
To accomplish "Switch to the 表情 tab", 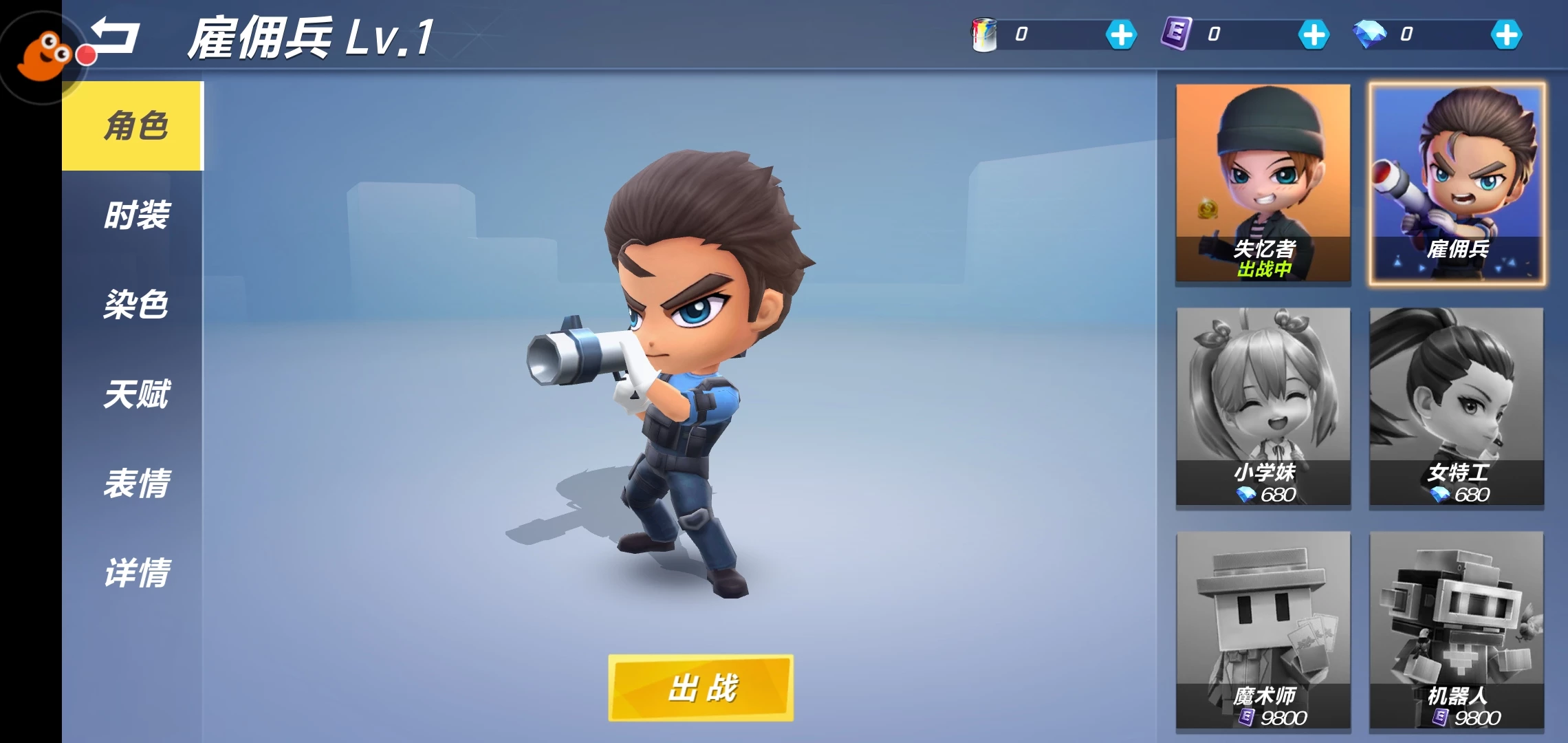I will [x=135, y=483].
